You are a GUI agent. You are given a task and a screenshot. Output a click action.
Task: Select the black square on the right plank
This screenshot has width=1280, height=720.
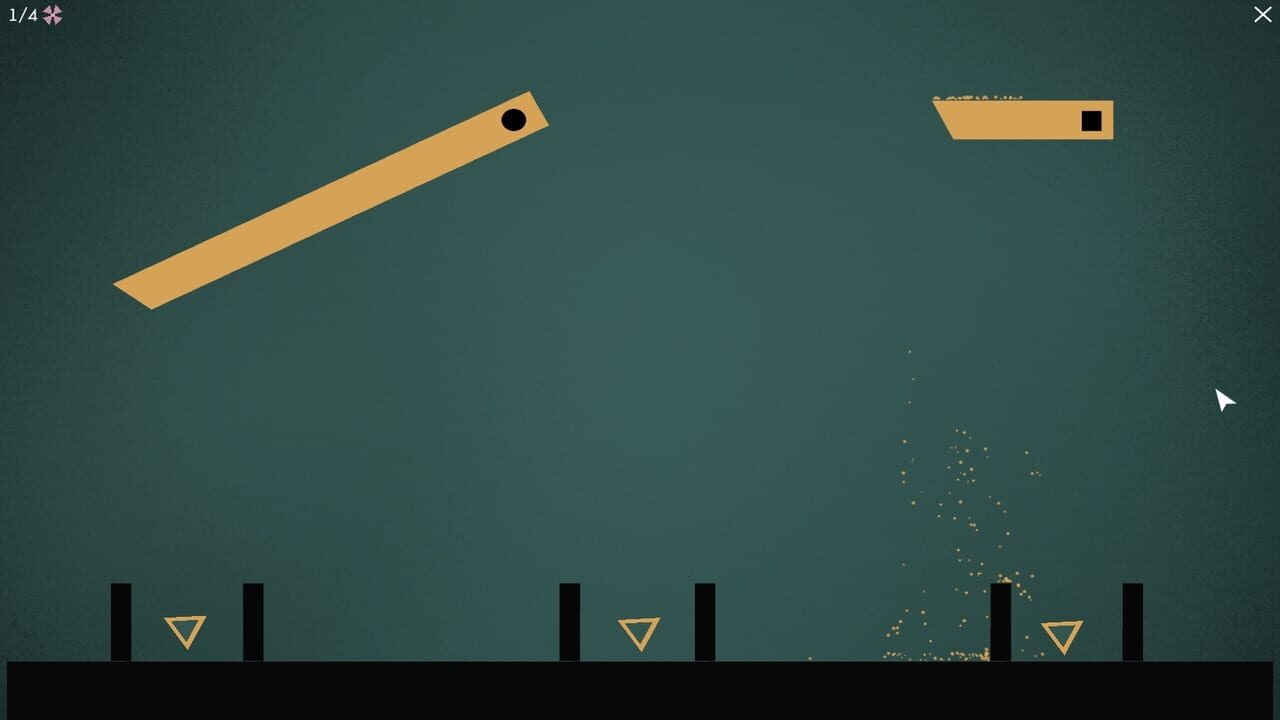[x=1094, y=120]
